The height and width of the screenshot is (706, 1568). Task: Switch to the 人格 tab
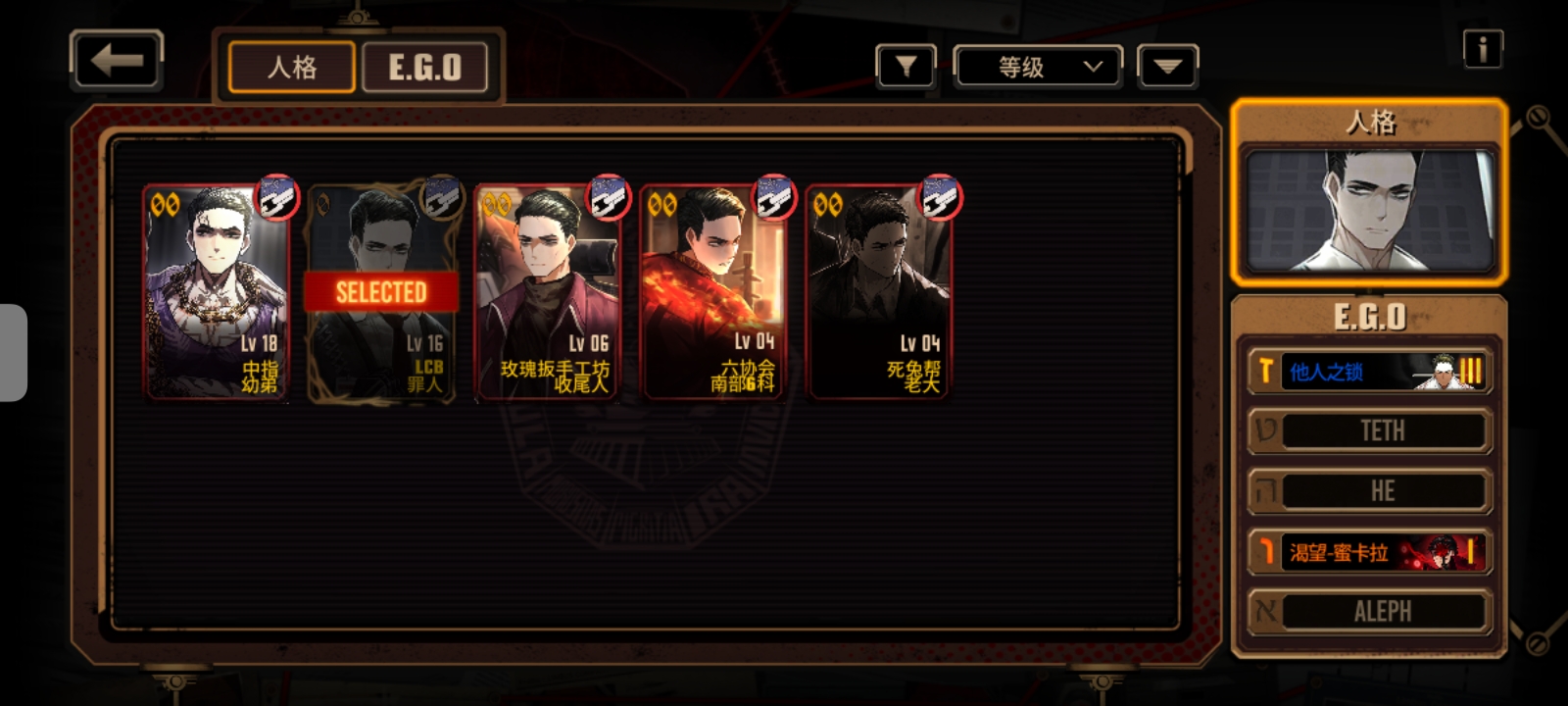(292, 67)
